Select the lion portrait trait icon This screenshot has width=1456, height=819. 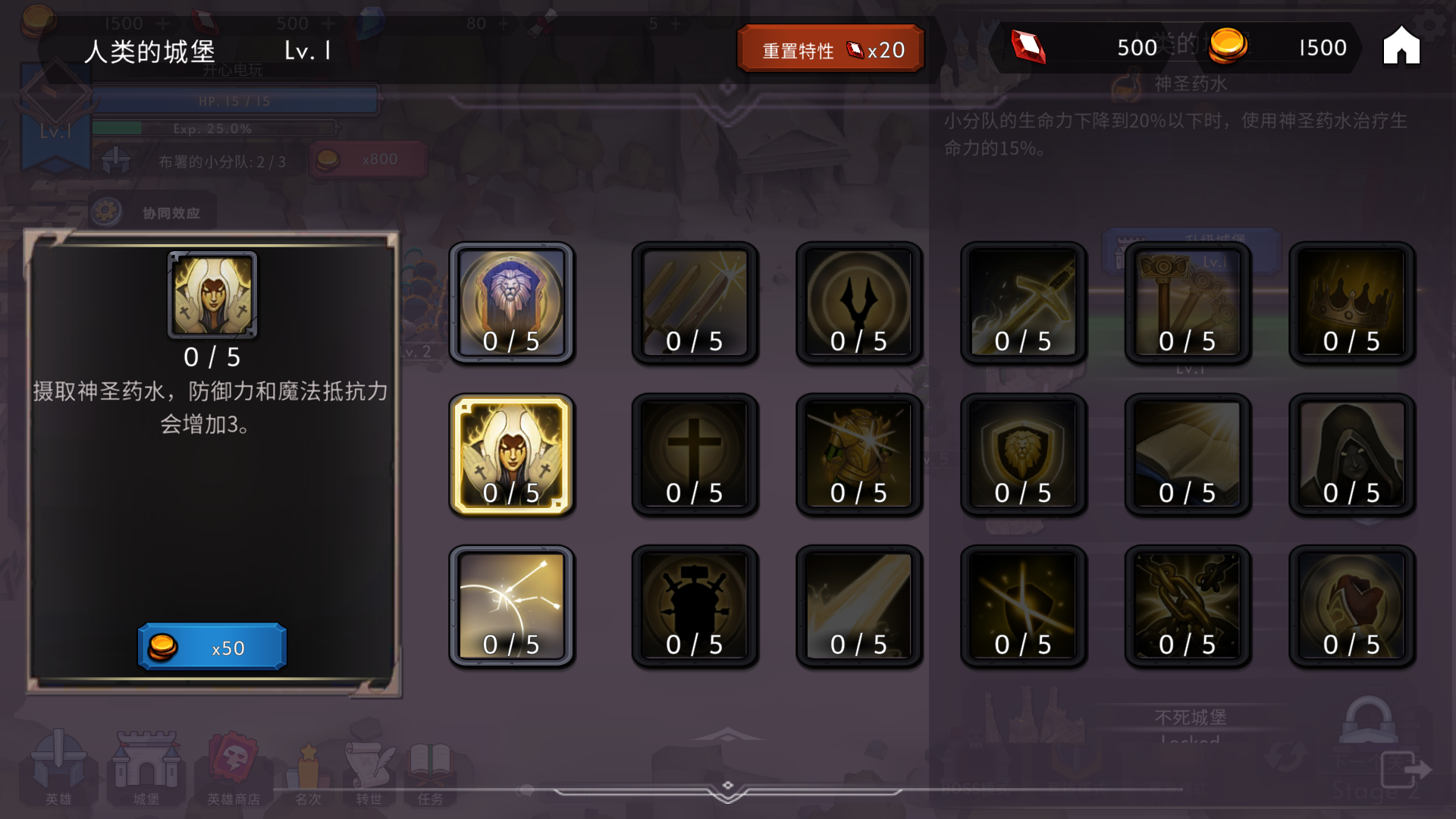click(512, 302)
